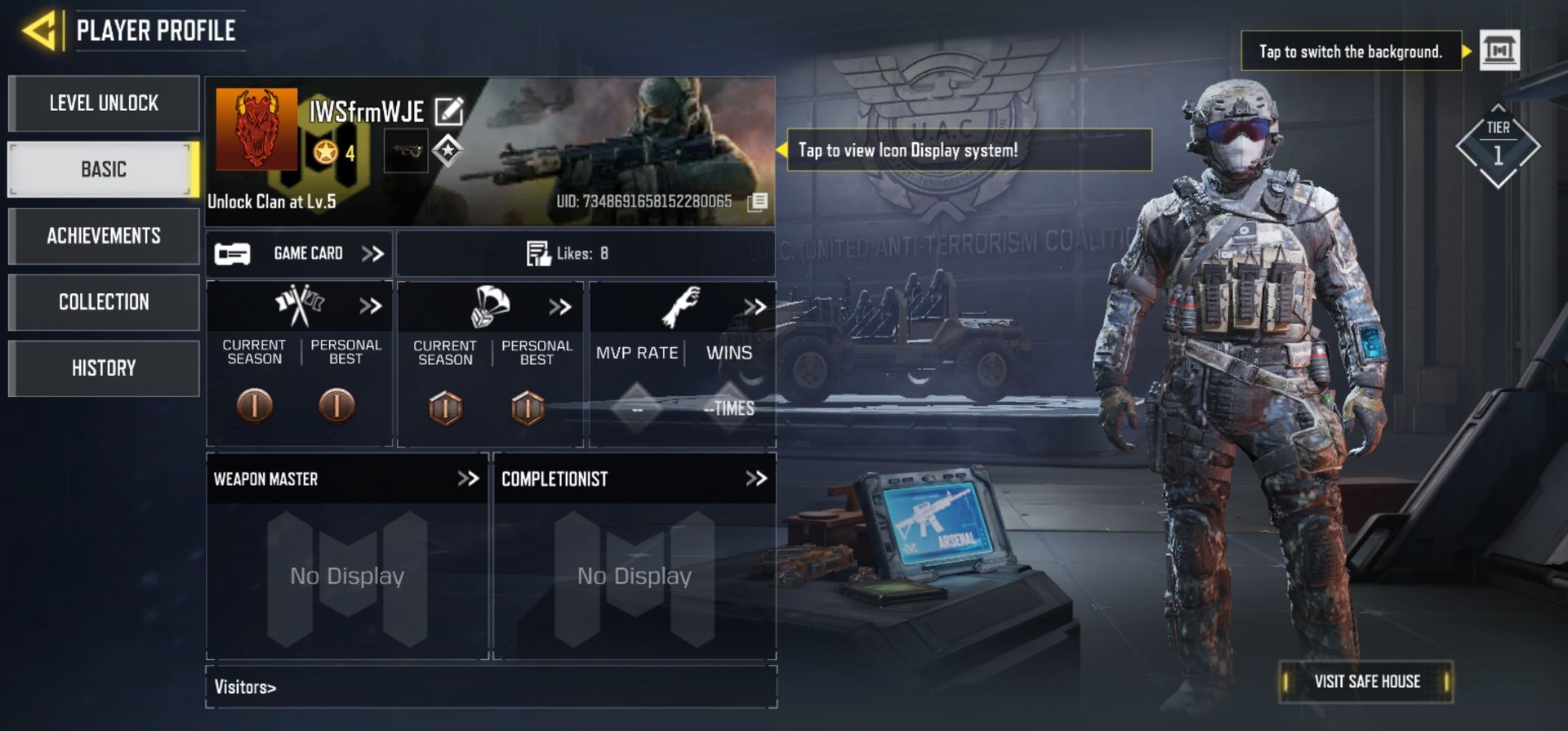Go back using the yellow arrow

click(41, 31)
